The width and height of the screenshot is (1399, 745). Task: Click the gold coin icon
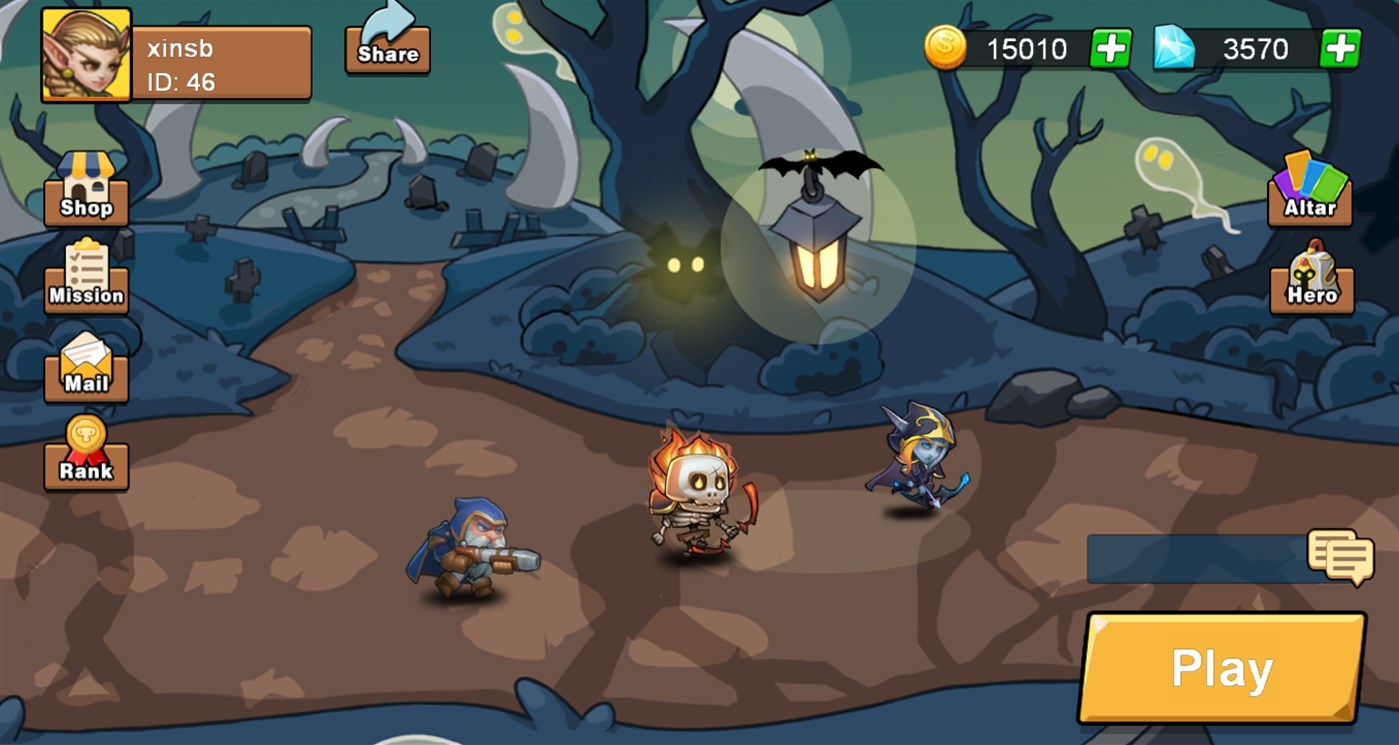pos(946,46)
